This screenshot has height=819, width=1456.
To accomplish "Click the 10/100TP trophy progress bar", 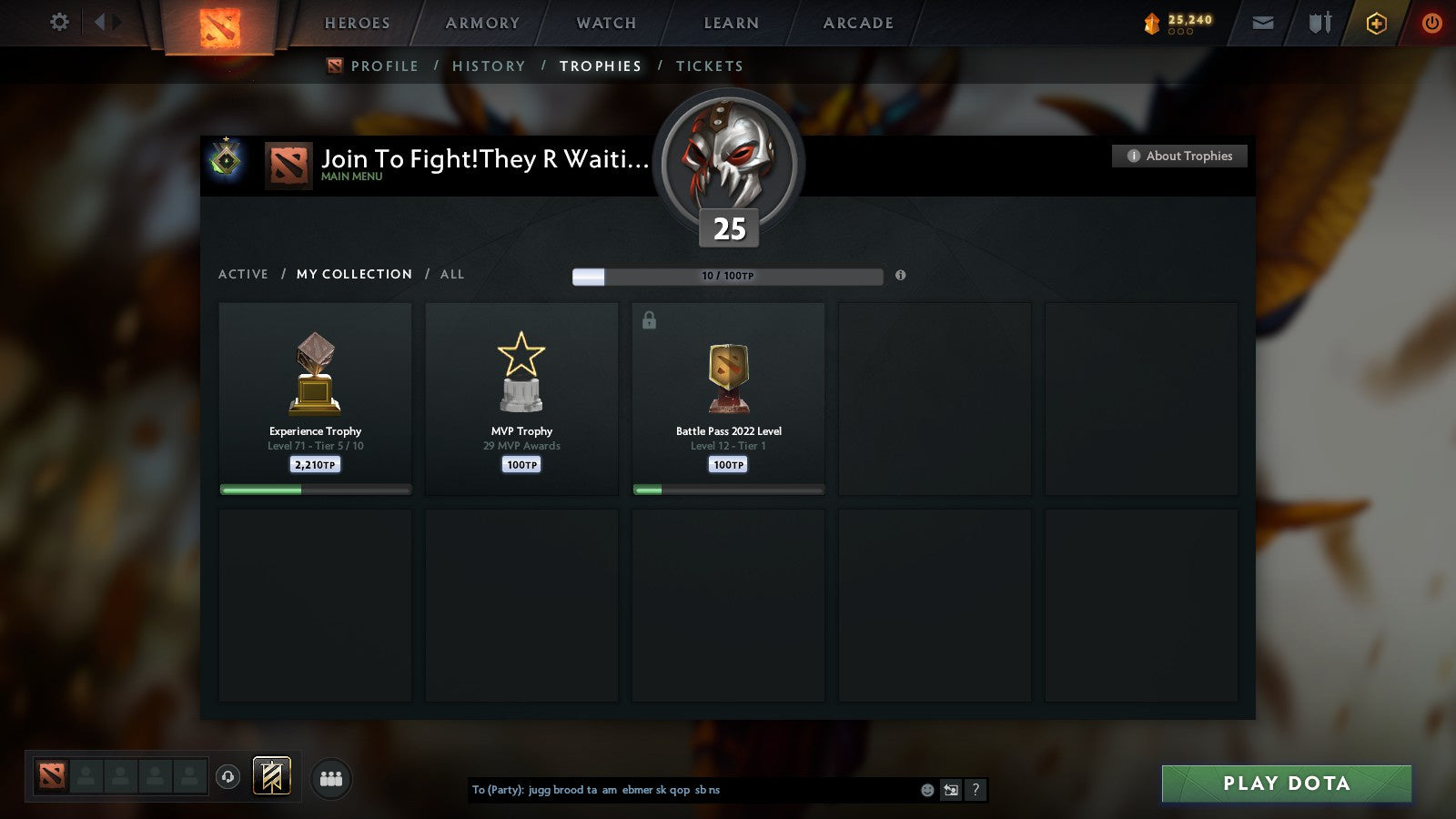I will pos(726,276).
